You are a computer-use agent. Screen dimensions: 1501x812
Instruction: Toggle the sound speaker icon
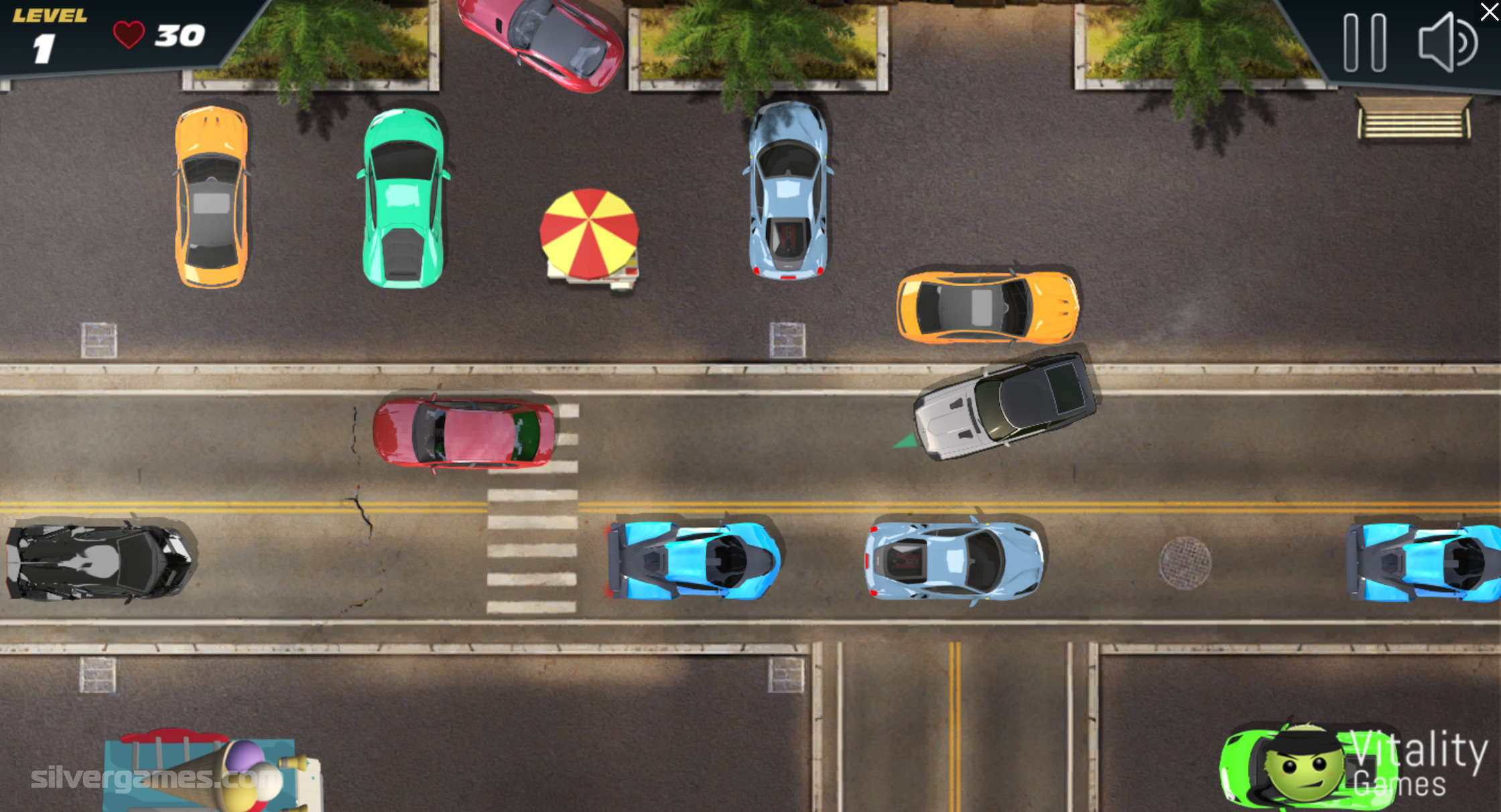(x=1447, y=43)
